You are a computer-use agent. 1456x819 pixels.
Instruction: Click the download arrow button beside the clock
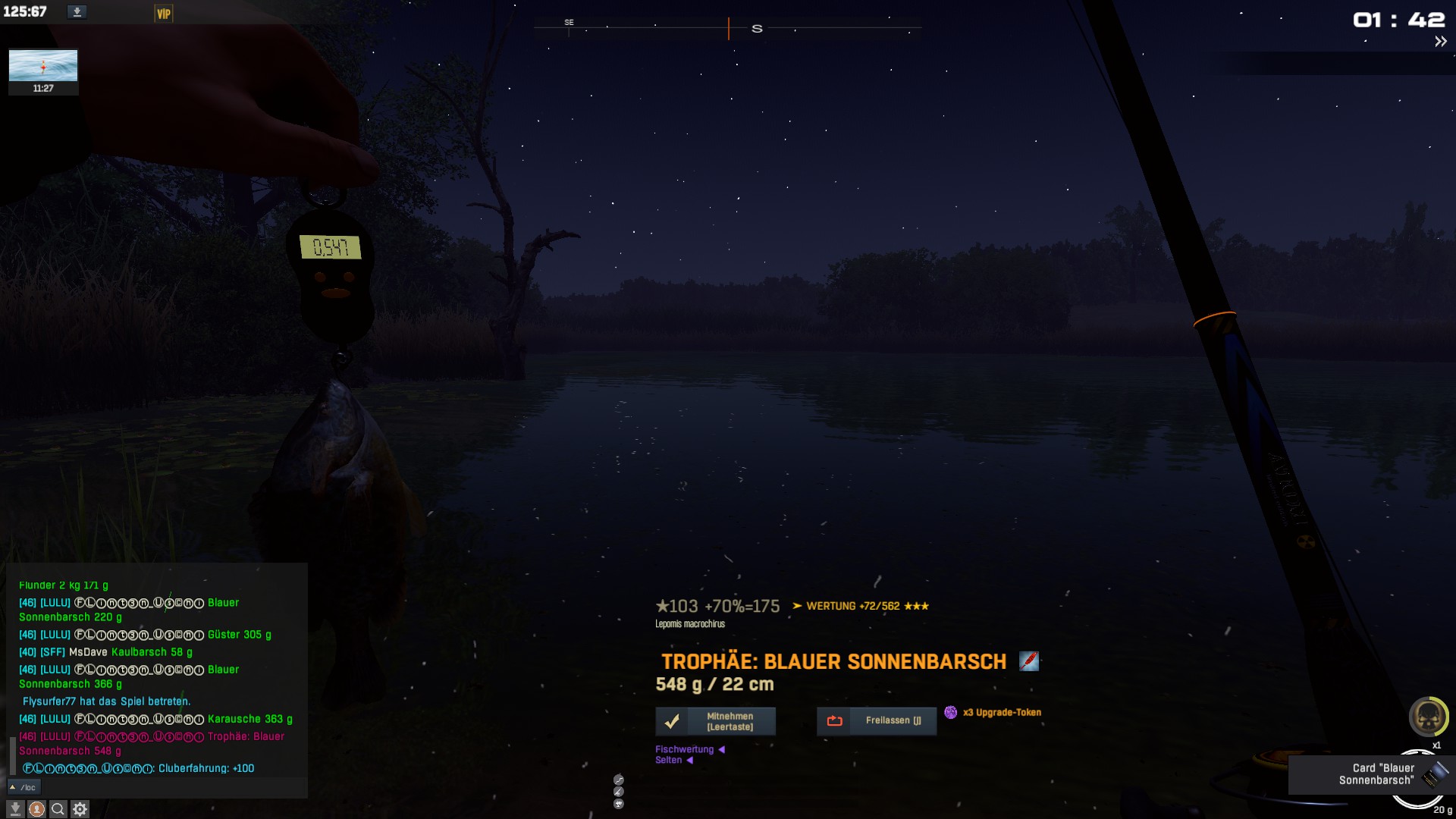[x=77, y=12]
